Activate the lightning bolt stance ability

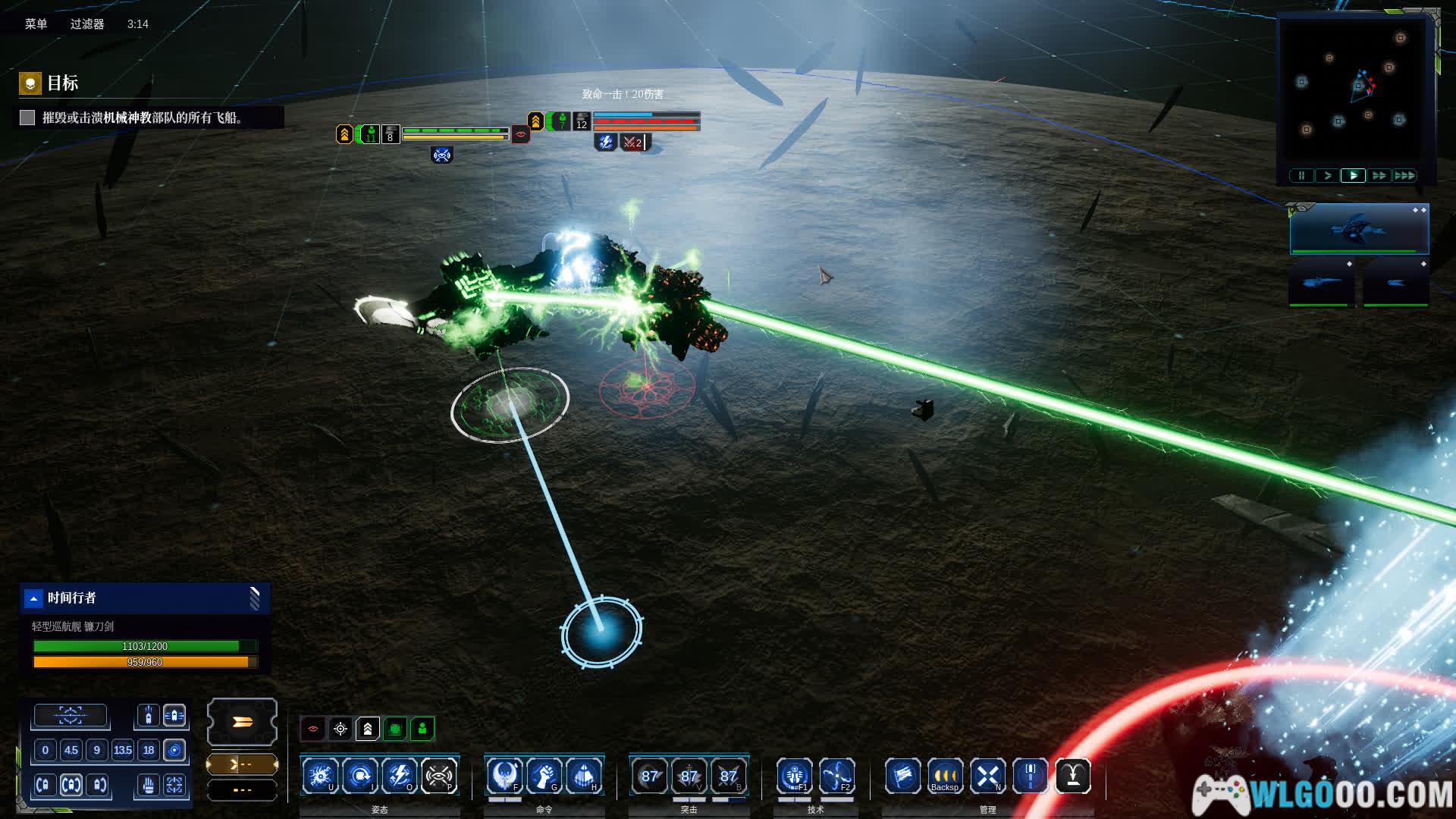[399, 776]
